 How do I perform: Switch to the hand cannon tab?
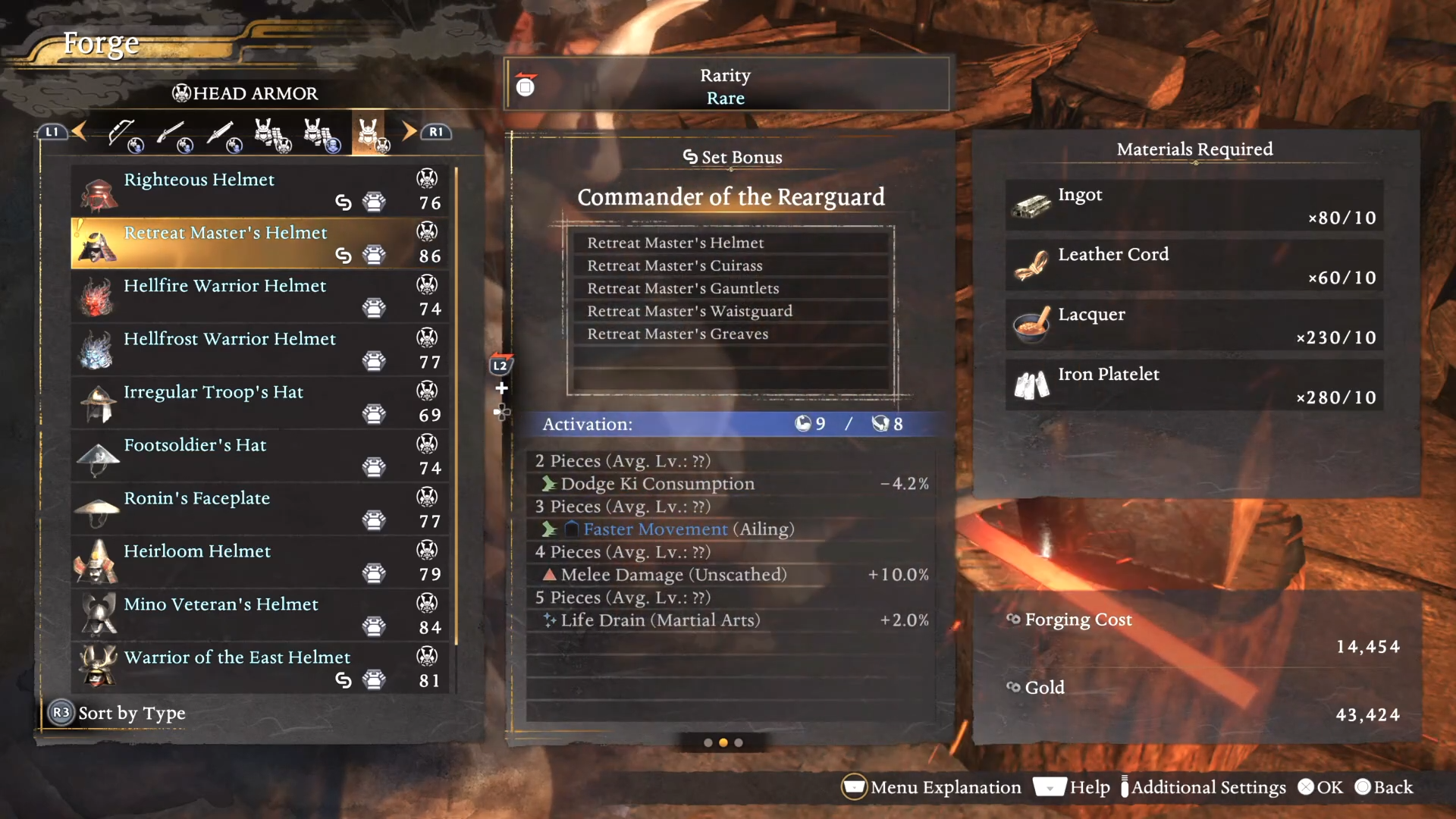click(223, 134)
